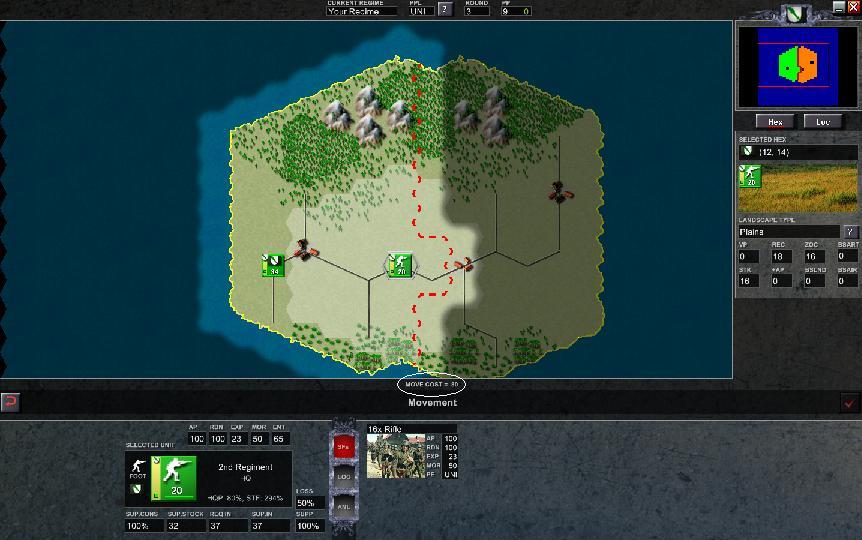Select the green unit with strength 34
This screenshot has height=540, width=862.
[x=272, y=265]
